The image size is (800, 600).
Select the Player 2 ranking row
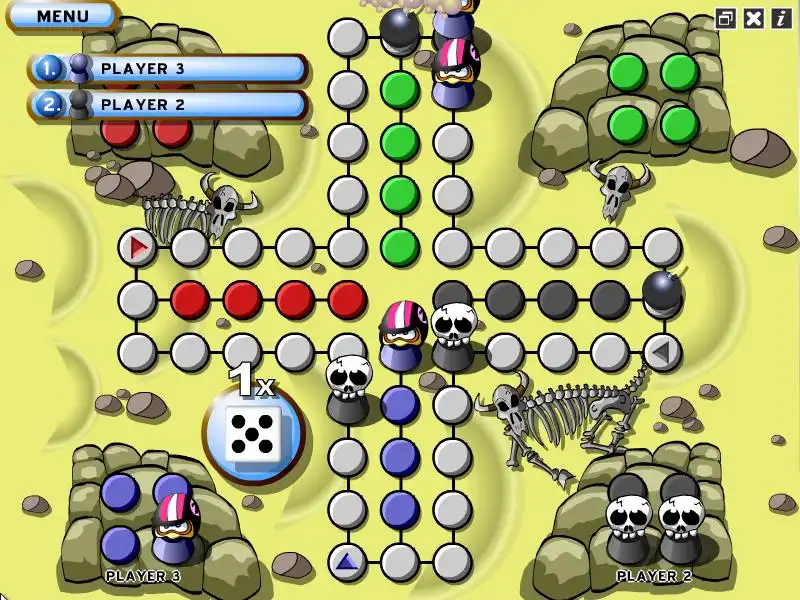(x=170, y=104)
